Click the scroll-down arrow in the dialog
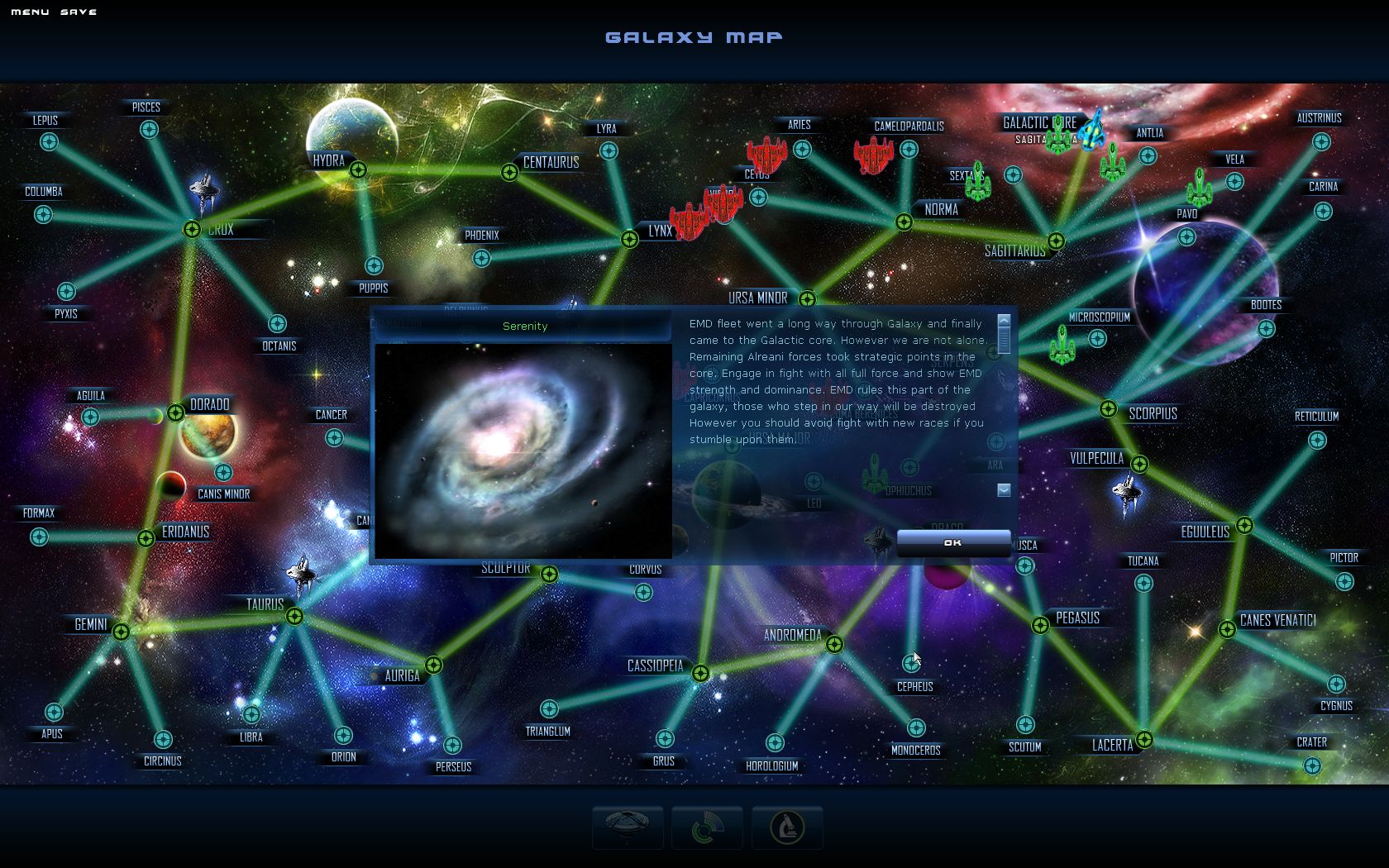This screenshot has height=868, width=1389. 1003,489
